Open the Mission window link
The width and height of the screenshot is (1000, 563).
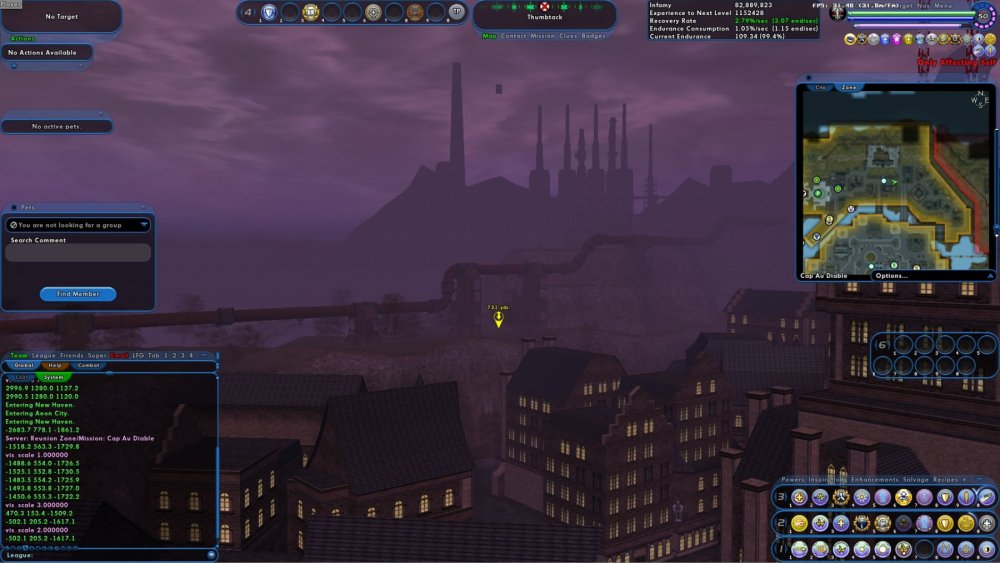543,36
